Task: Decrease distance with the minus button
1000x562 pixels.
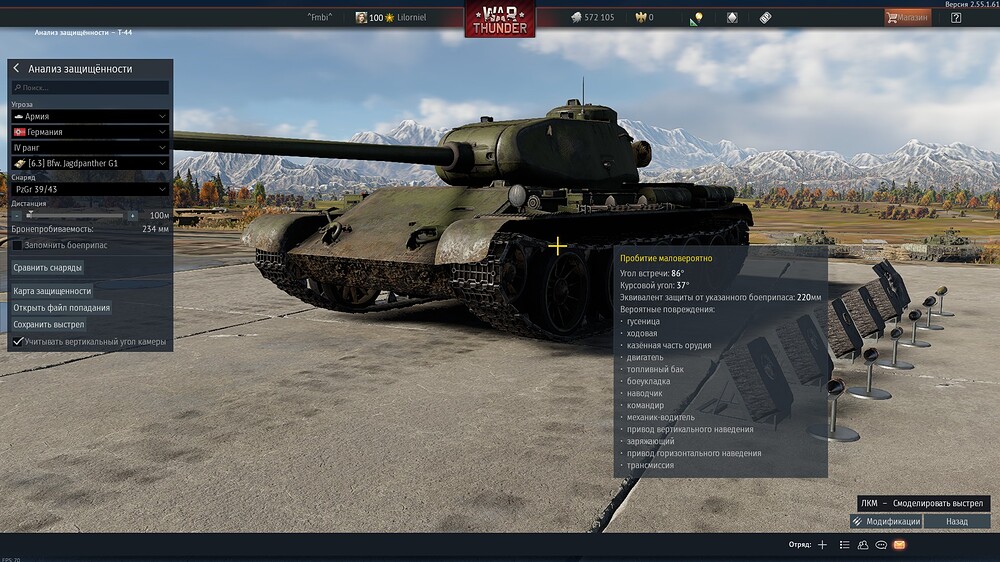Action: click(17, 215)
